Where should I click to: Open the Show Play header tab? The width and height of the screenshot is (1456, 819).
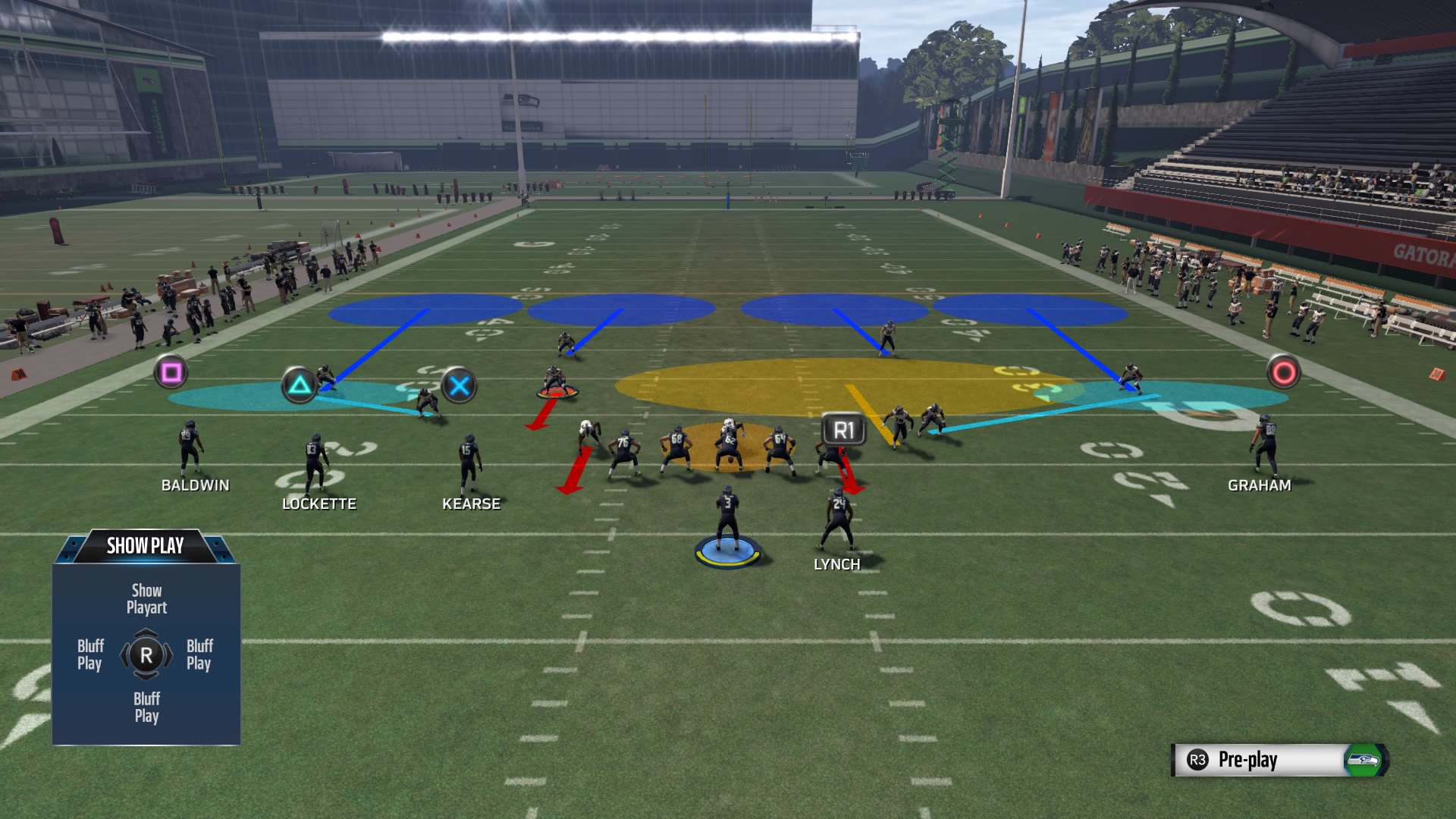coord(145,544)
